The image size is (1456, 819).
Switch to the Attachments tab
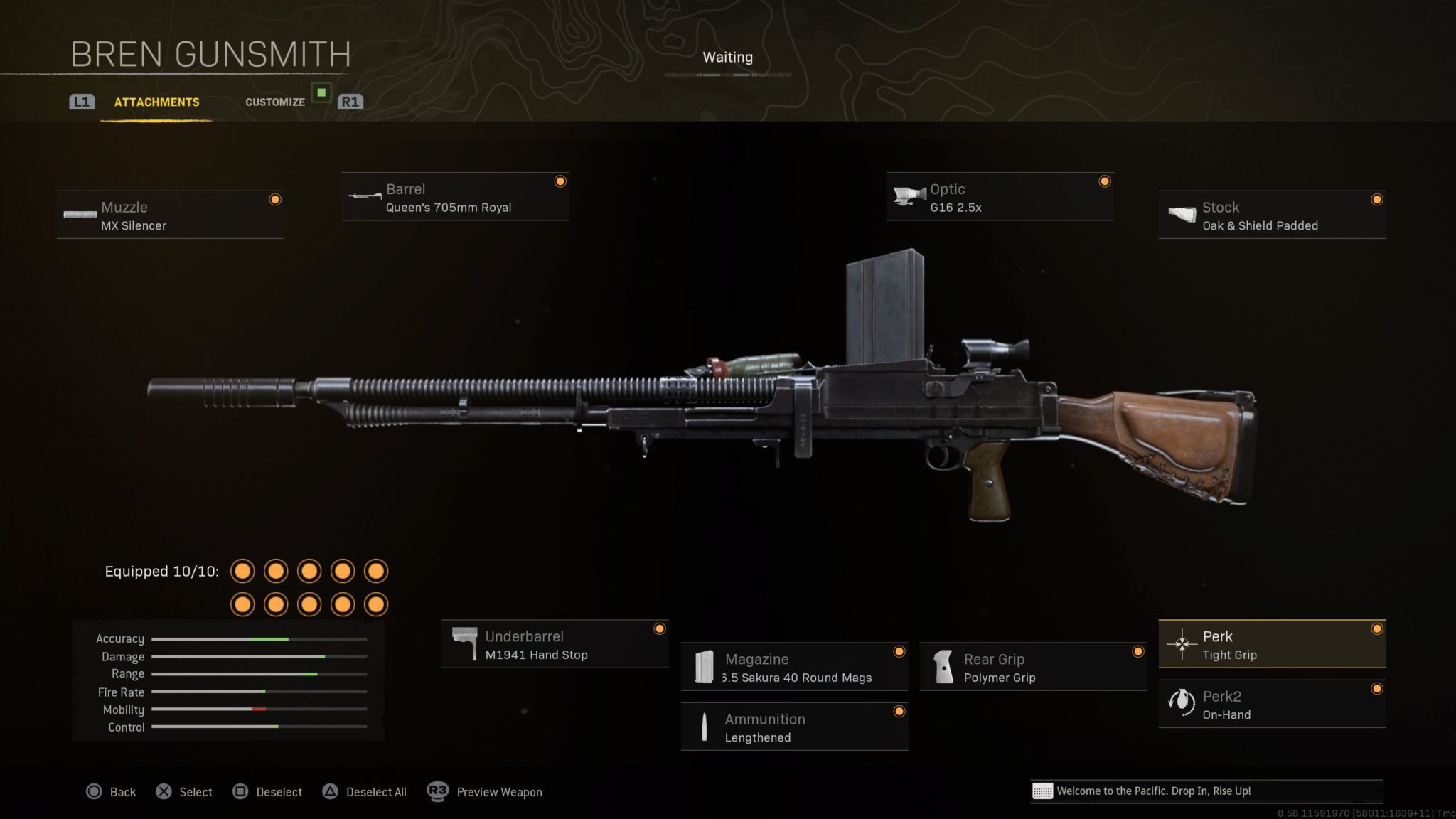click(x=156, y=102)
